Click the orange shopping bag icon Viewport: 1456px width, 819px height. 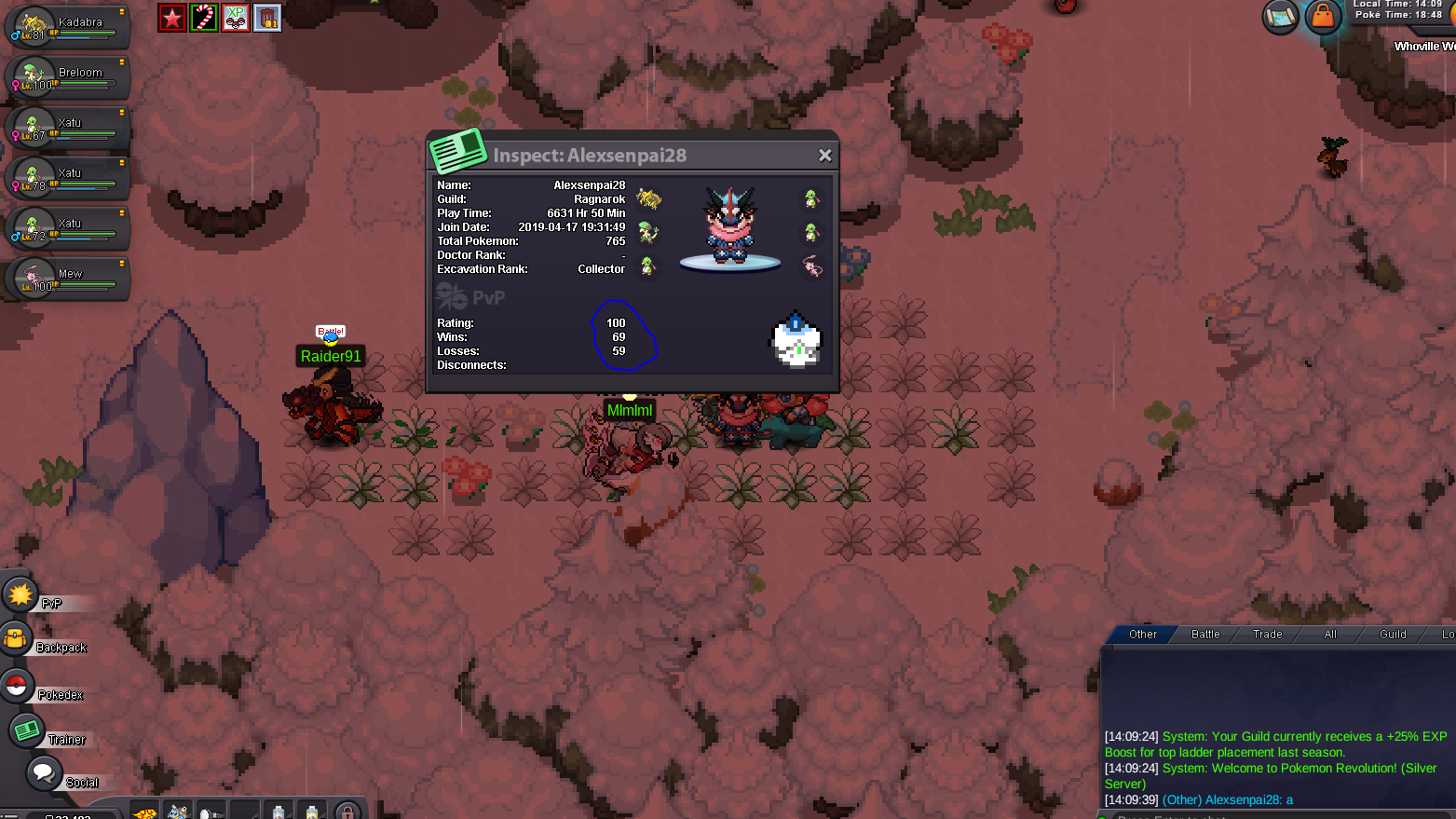[x=1323, y=16]
